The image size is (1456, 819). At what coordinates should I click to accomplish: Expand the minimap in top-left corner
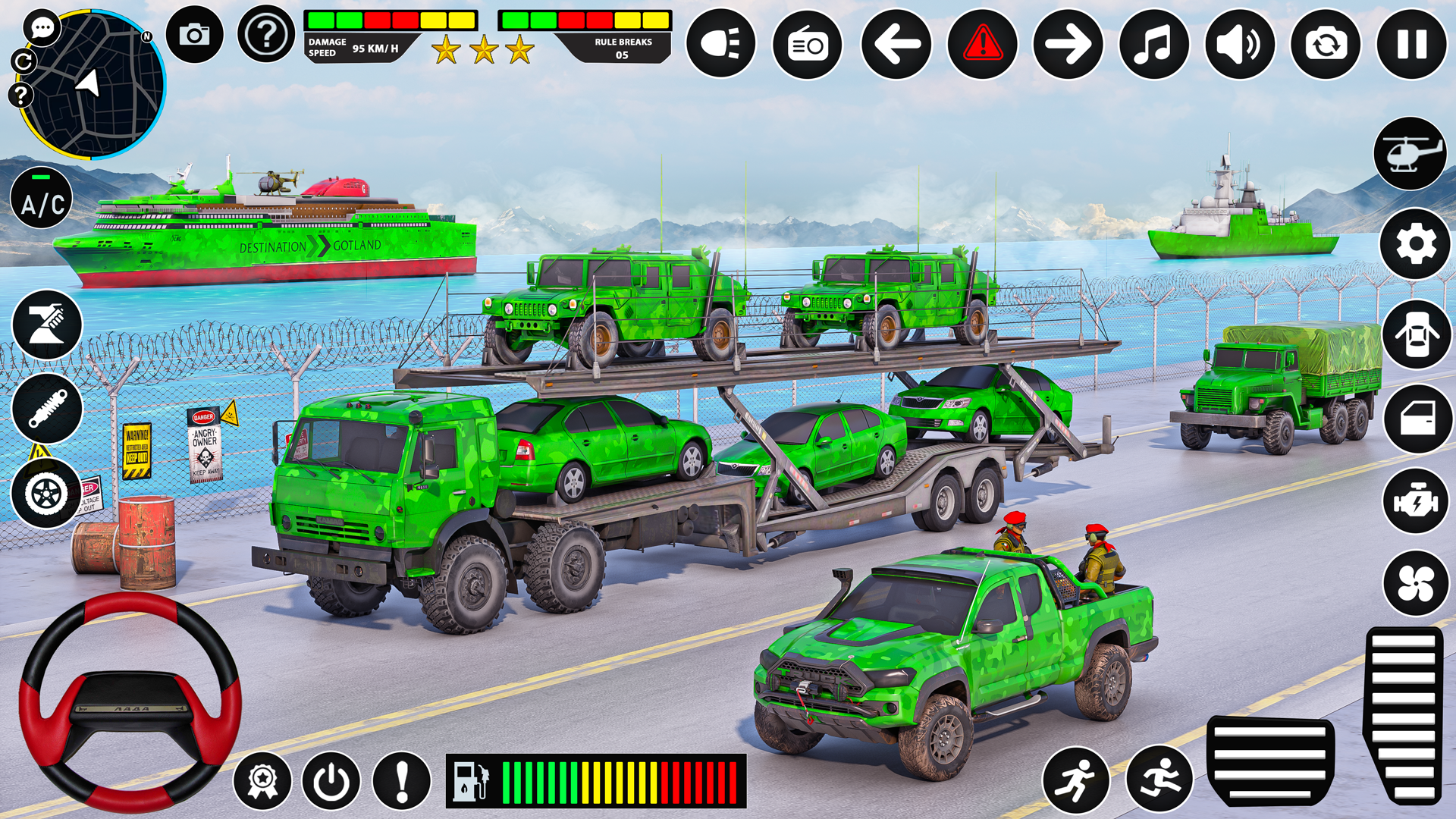91,83
